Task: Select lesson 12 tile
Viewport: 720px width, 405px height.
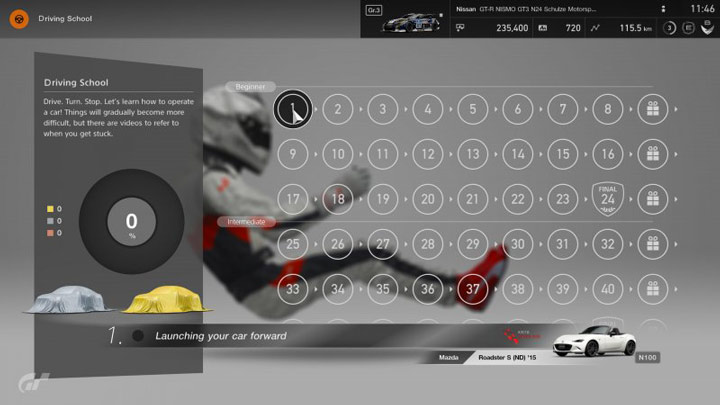Action: (428, 154)
